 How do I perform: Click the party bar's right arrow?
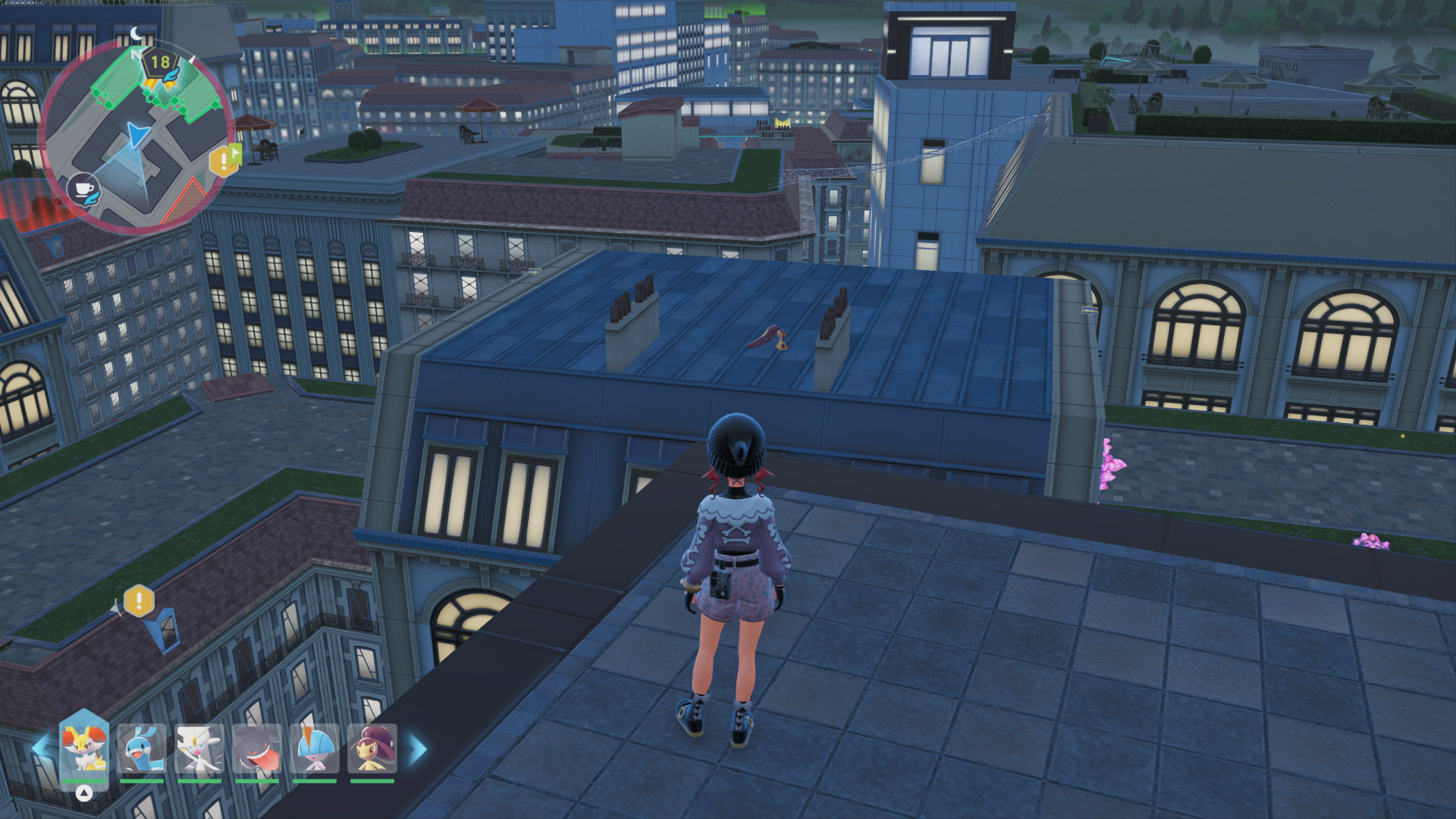(x=418, y=749)
